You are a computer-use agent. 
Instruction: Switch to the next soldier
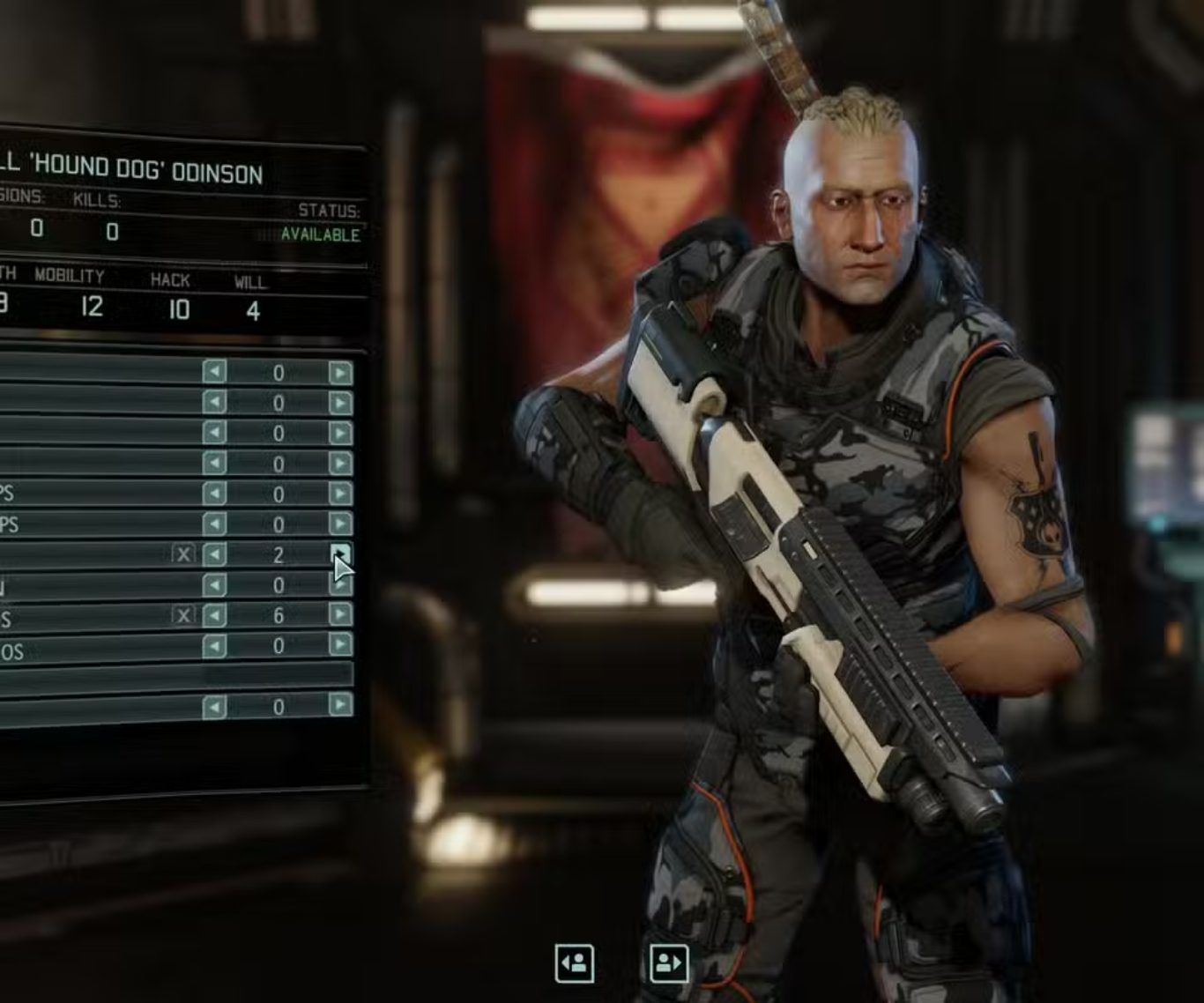click(x=668, y=962)
